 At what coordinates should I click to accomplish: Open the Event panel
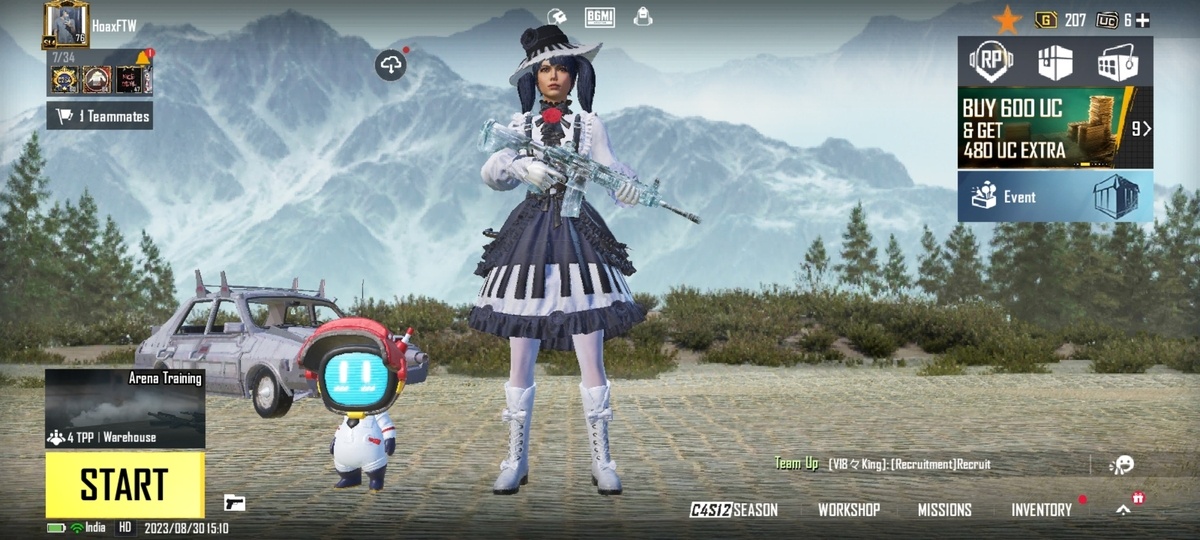[x=1055, y=196]
